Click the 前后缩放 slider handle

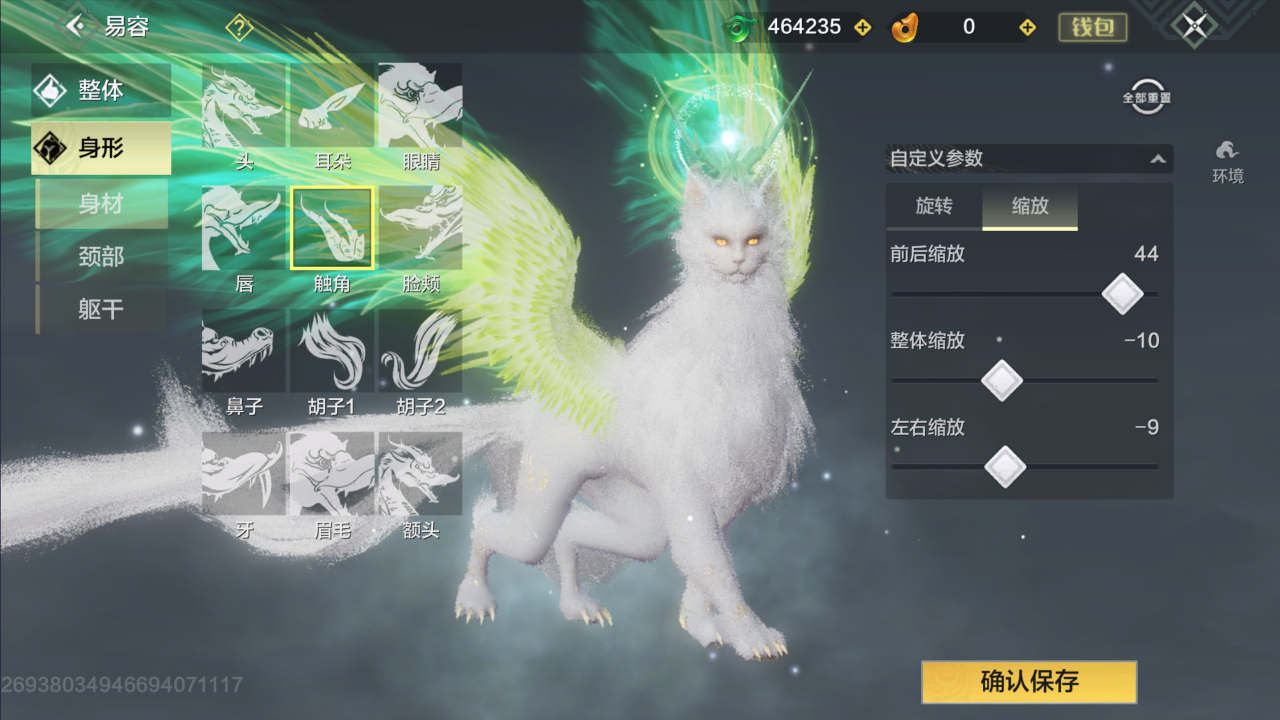pos(1122,294)
